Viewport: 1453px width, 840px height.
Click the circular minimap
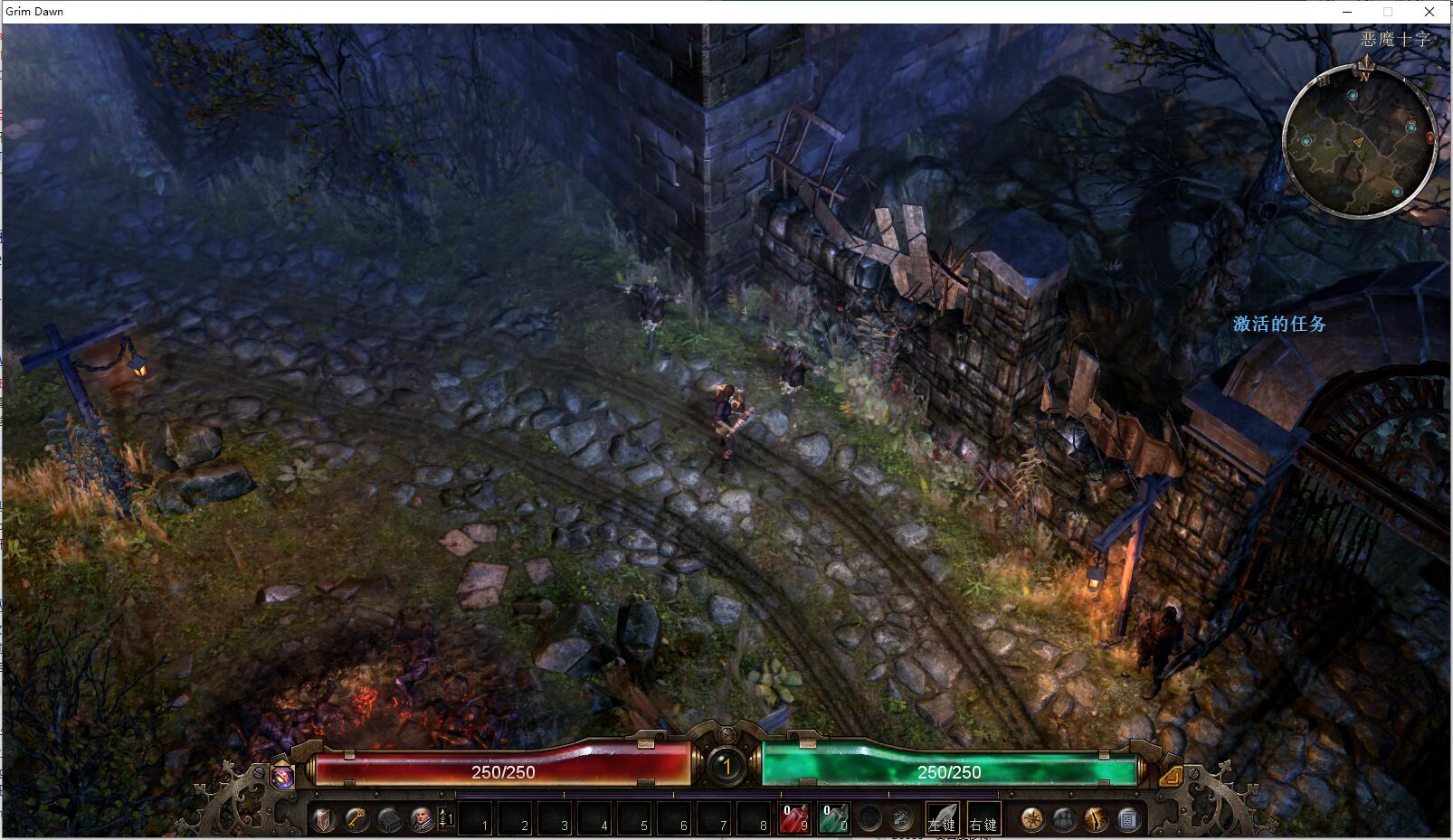tap(1359, 145)
